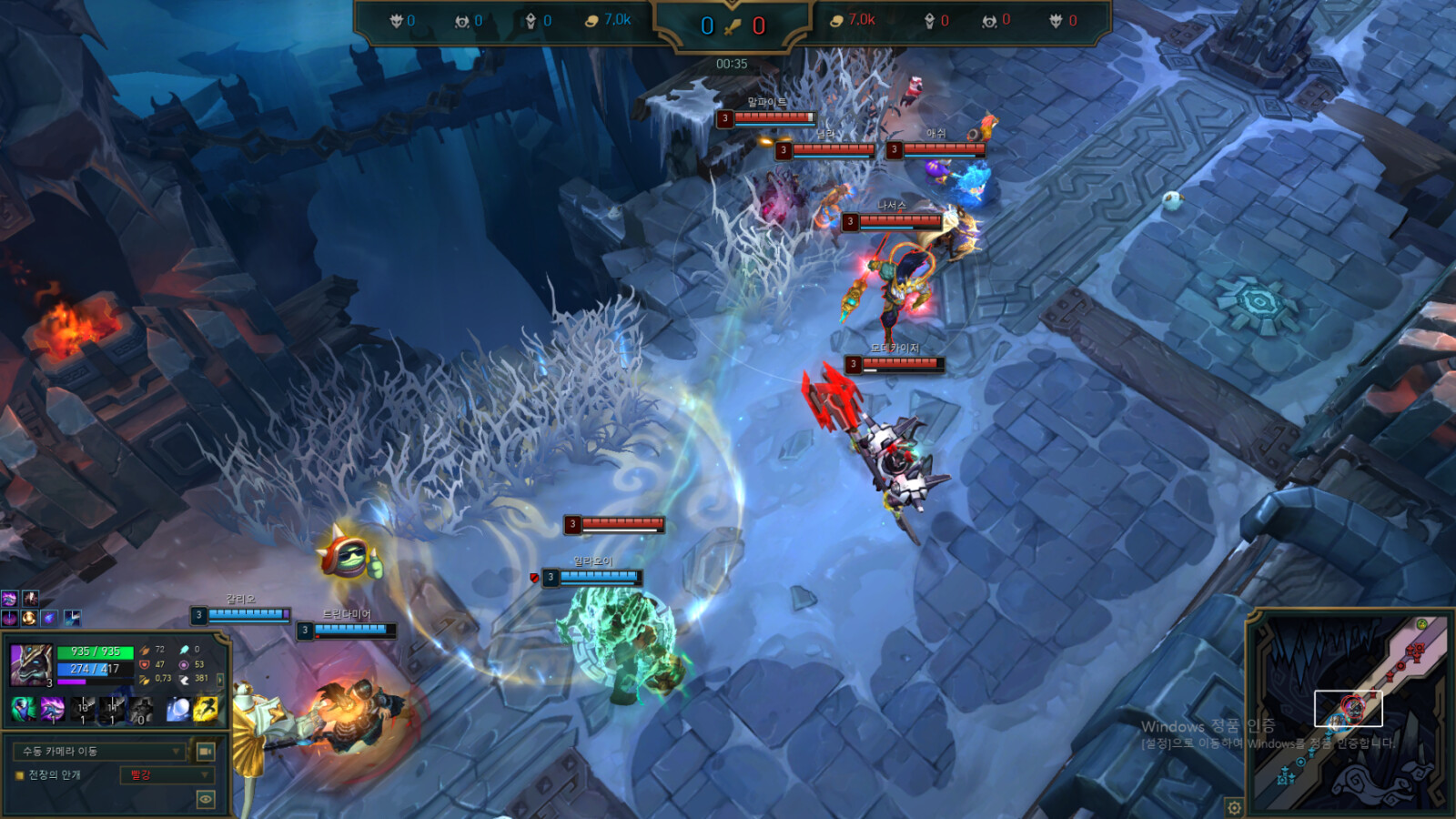Screen dimensions: 1456x819
Task: Open the manual camera movement dropdown
Action: click(100, 751)
